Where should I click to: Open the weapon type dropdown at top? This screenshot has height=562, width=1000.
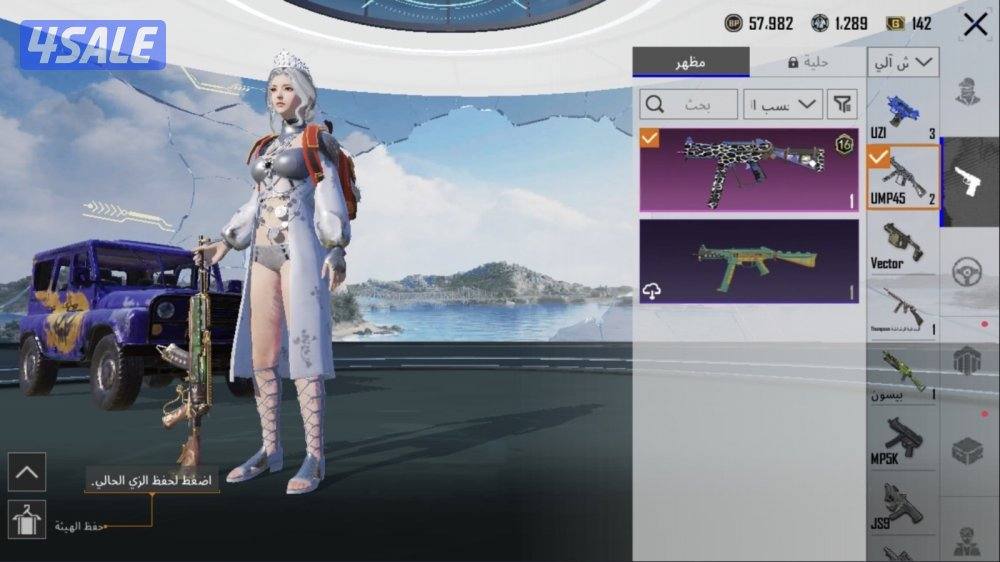tap(903, 62)
